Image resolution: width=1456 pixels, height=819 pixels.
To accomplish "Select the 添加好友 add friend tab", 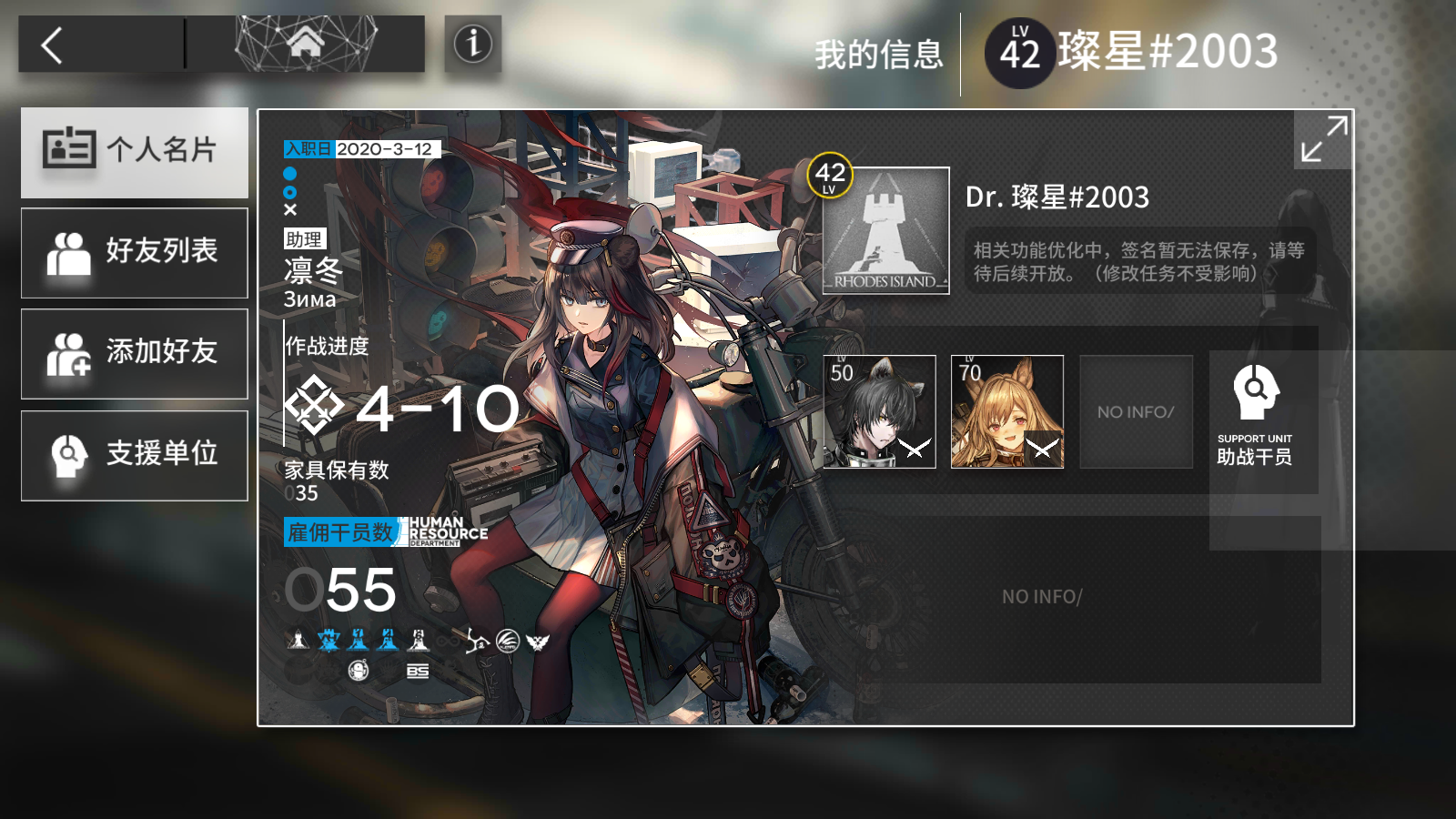I will coord(135,353).
